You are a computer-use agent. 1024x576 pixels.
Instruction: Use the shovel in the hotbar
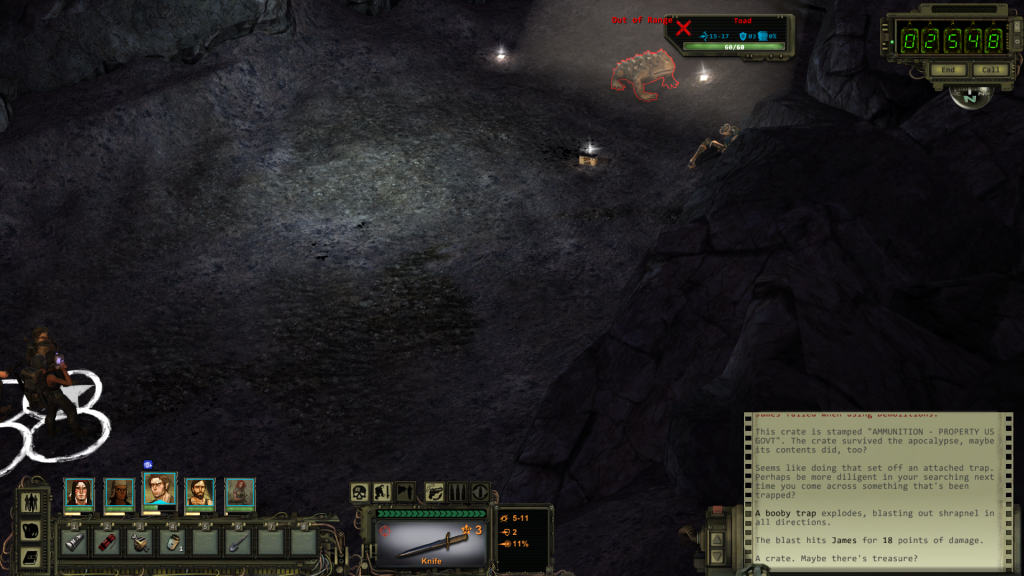click(x=238, y=542)
